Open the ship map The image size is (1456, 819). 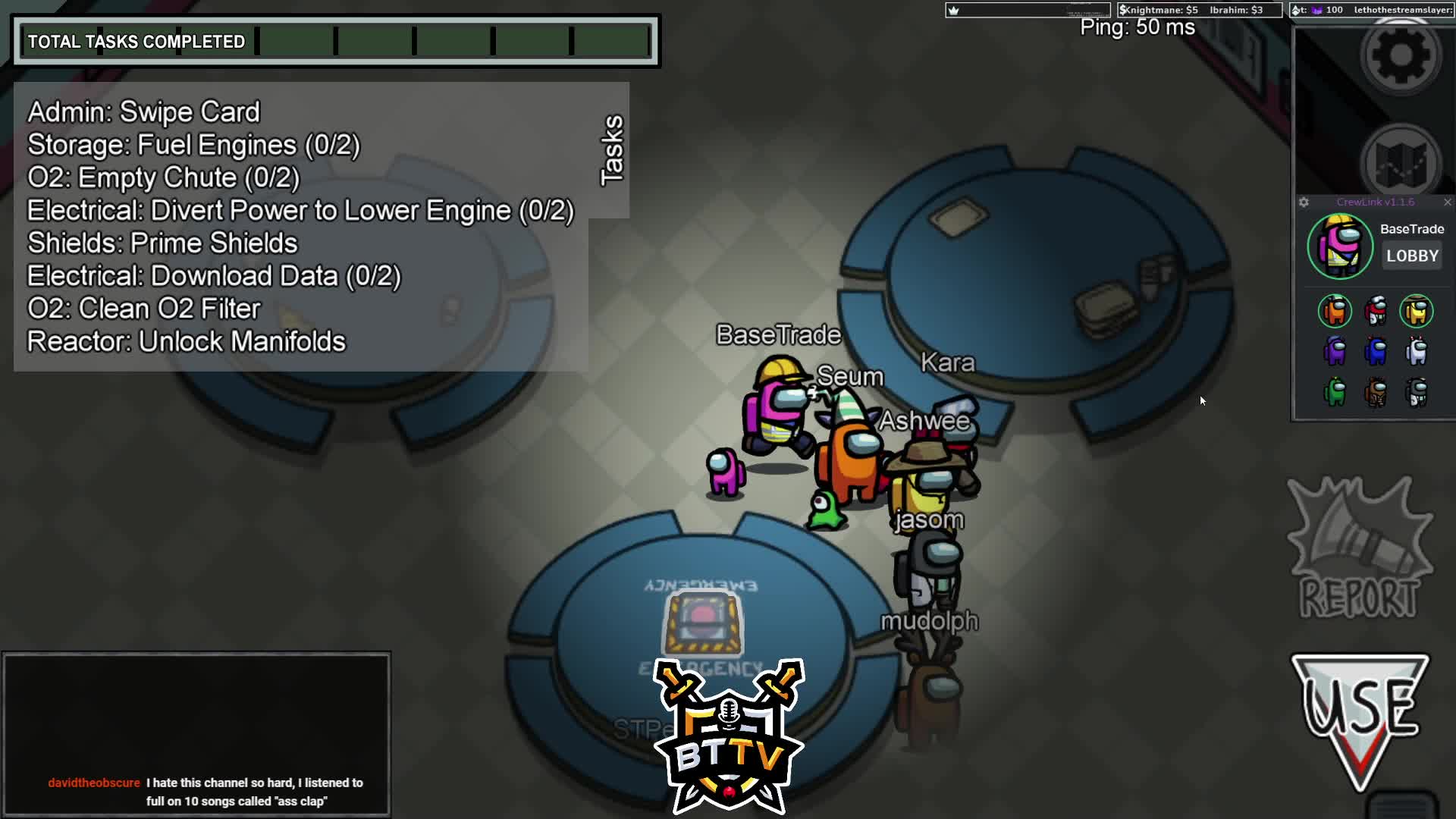pos(1400,163)
